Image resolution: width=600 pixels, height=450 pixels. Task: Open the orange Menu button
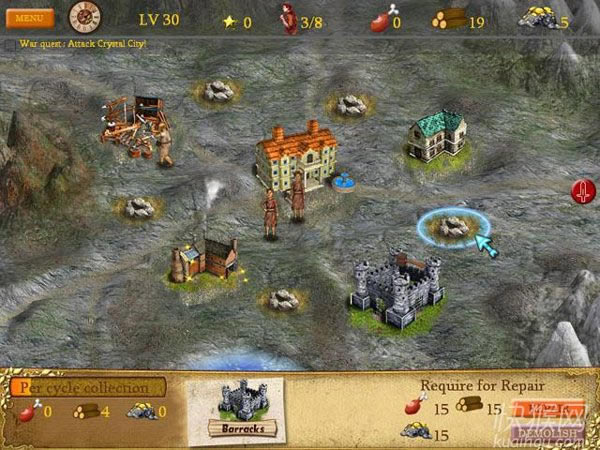pyautogui.click(x=29, y=18)
